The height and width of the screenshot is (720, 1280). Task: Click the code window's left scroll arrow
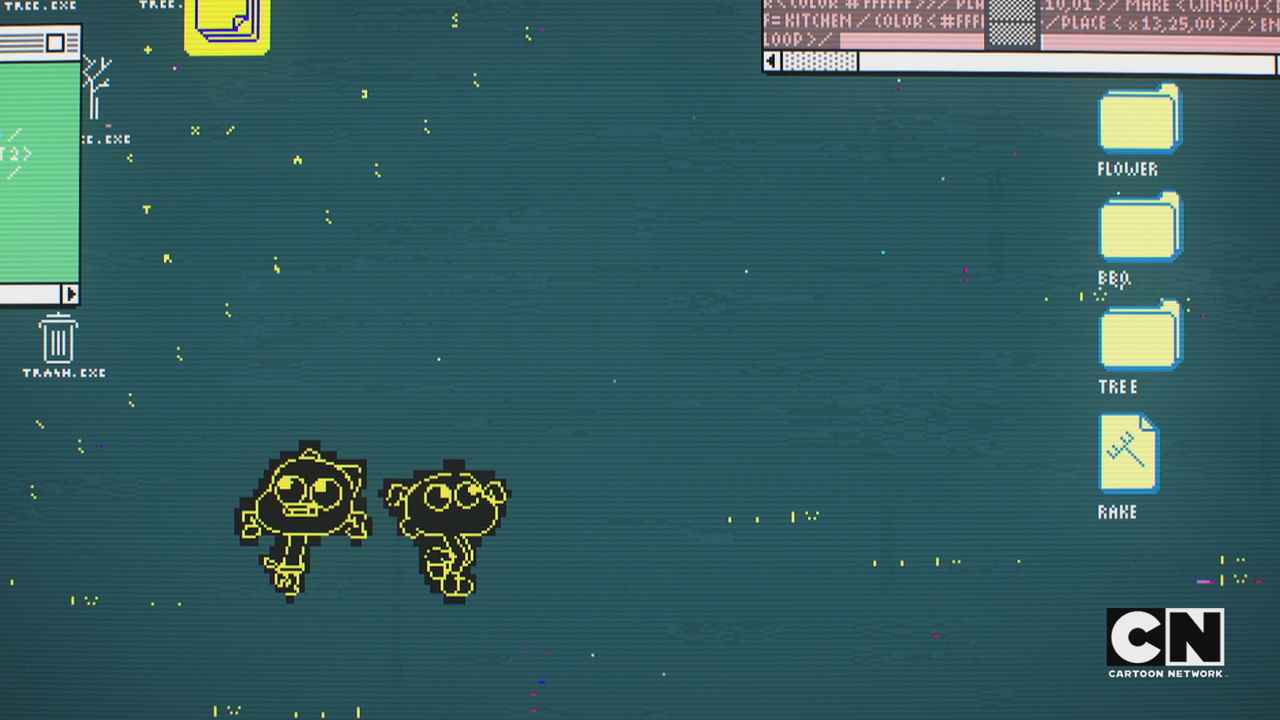771,62
